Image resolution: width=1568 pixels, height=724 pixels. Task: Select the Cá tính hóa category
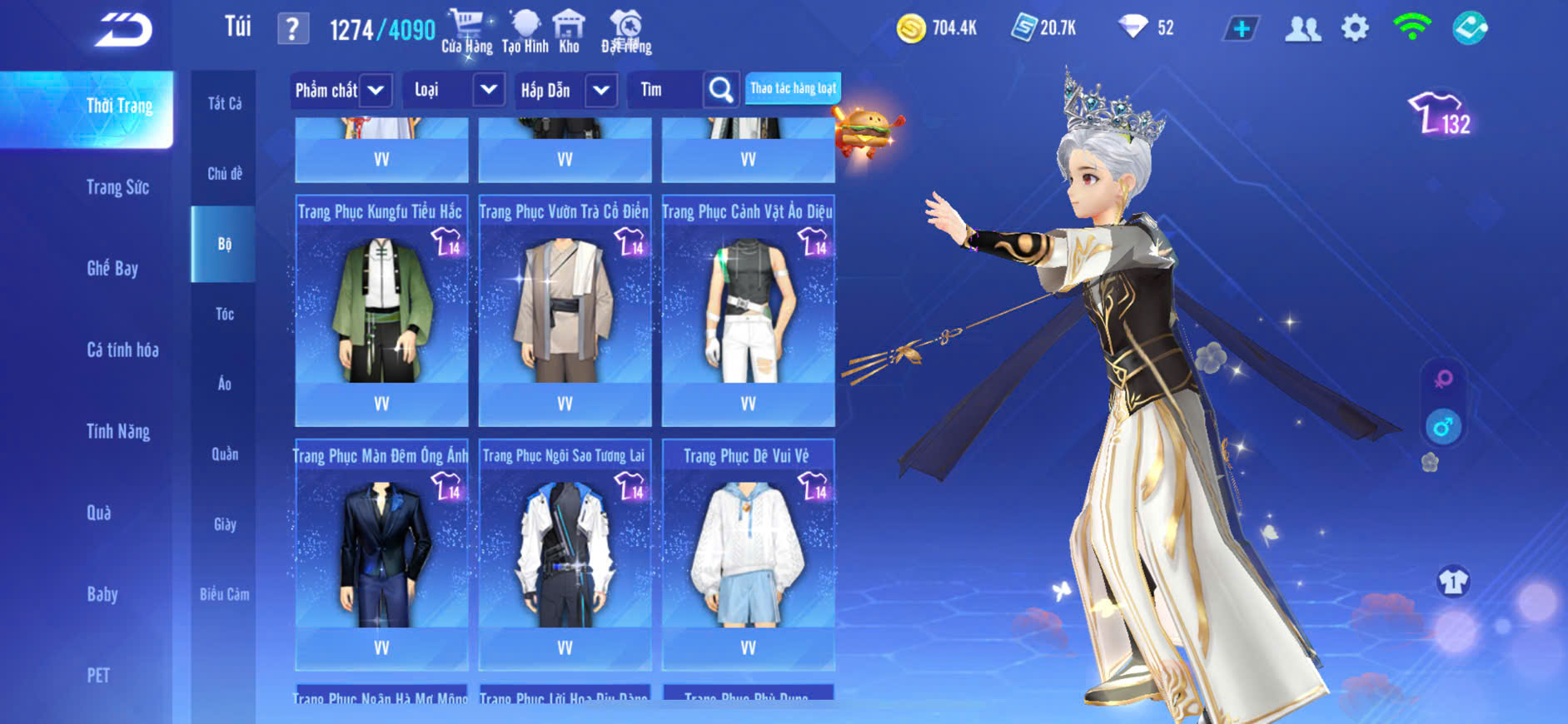coord(122,350)
